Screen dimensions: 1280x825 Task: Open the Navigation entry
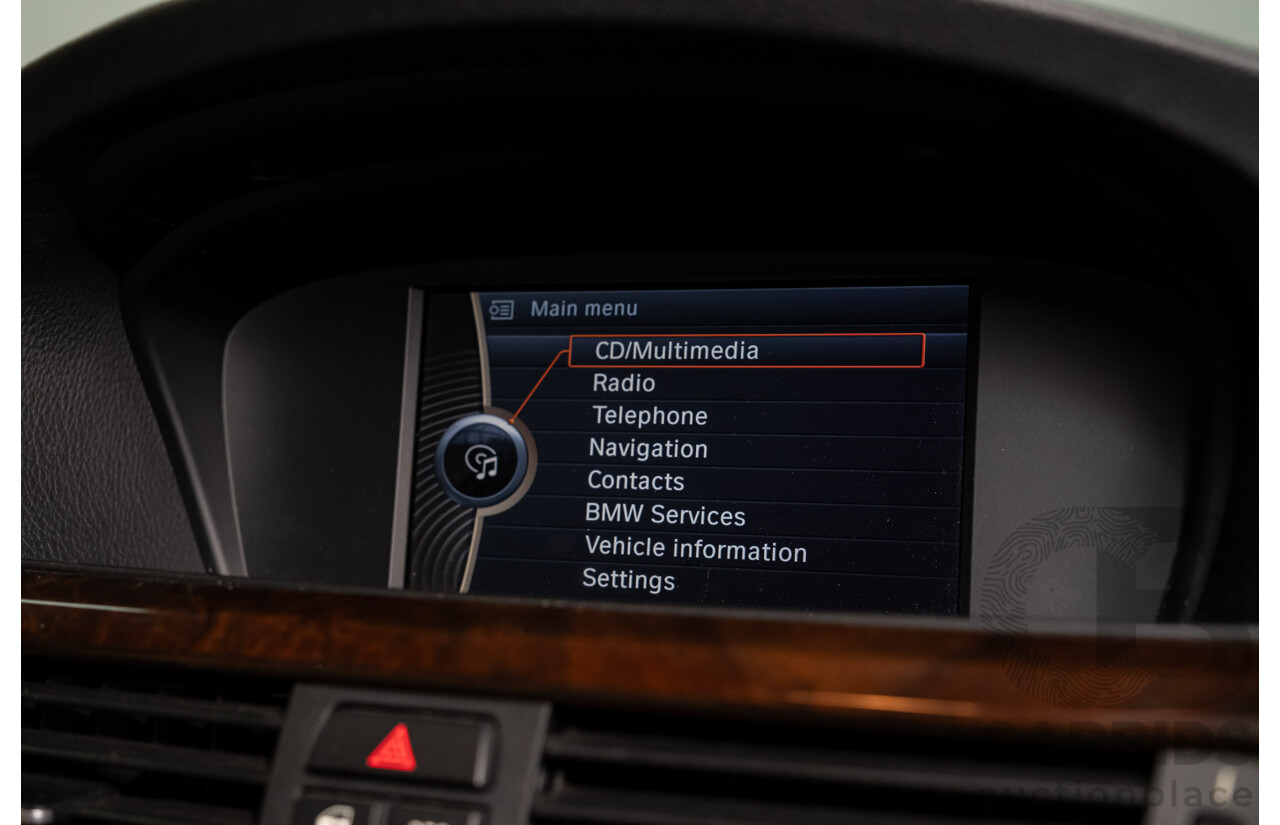point(648,449)
